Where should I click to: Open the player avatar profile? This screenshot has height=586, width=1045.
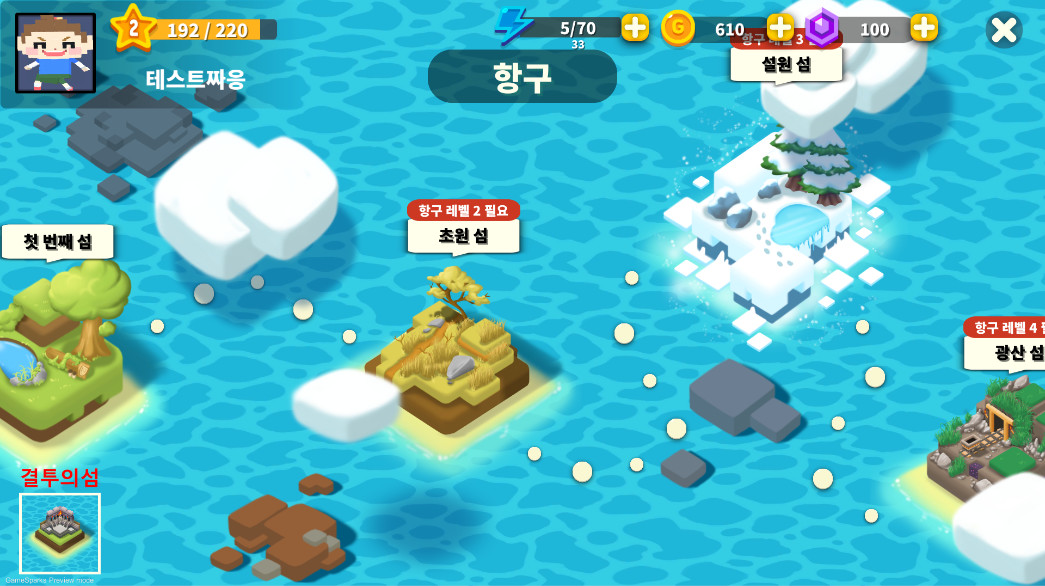(x=56, y=53)
